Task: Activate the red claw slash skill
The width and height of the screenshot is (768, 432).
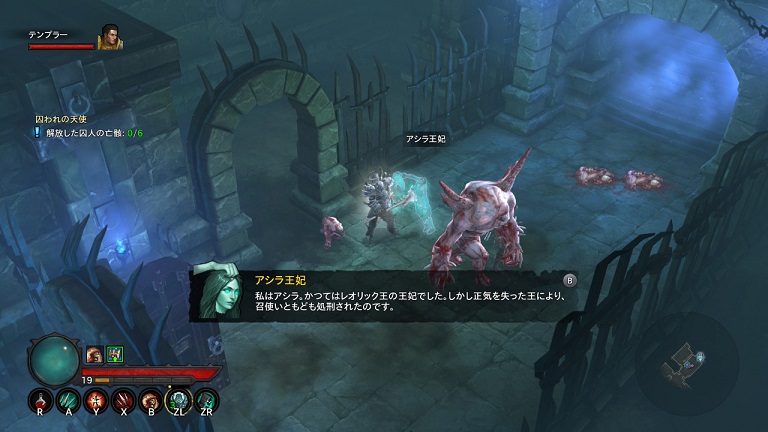Action: click(x=124, y=402)
